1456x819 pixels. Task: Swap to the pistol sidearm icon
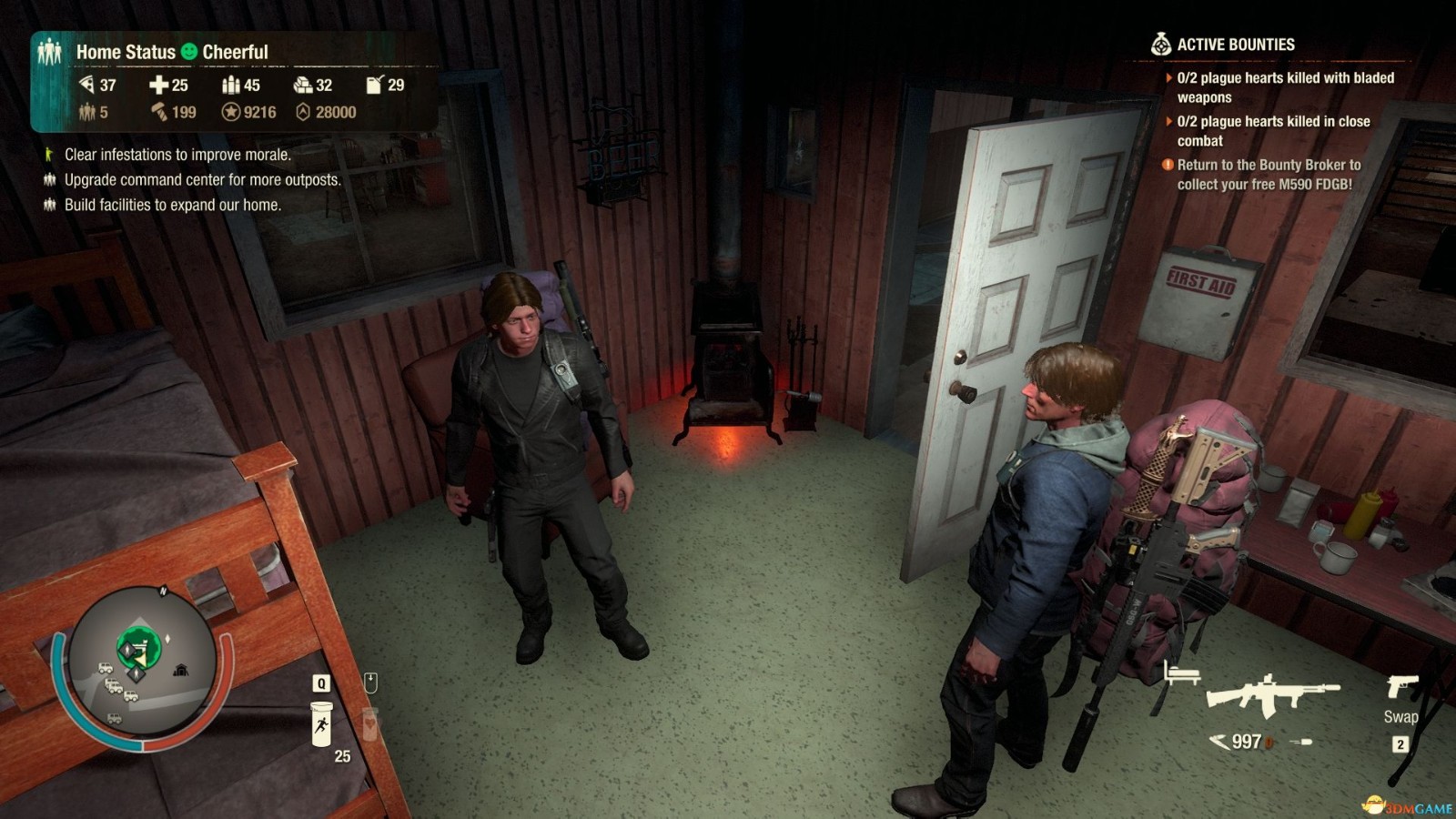click(x=1401, y=687)
